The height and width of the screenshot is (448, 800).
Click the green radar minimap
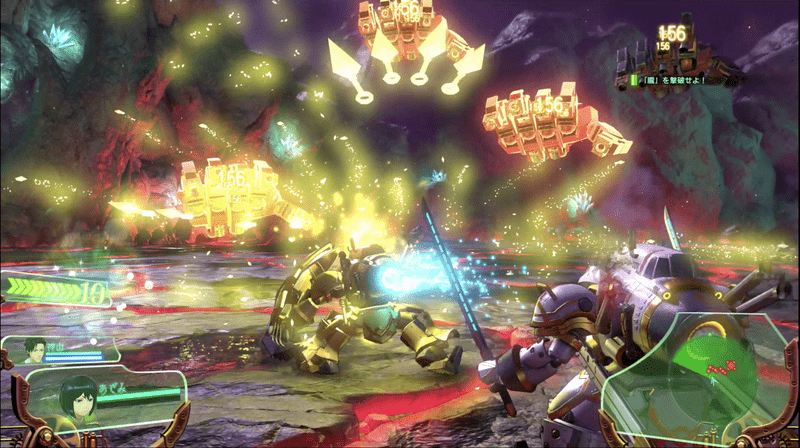click(714, 372)
